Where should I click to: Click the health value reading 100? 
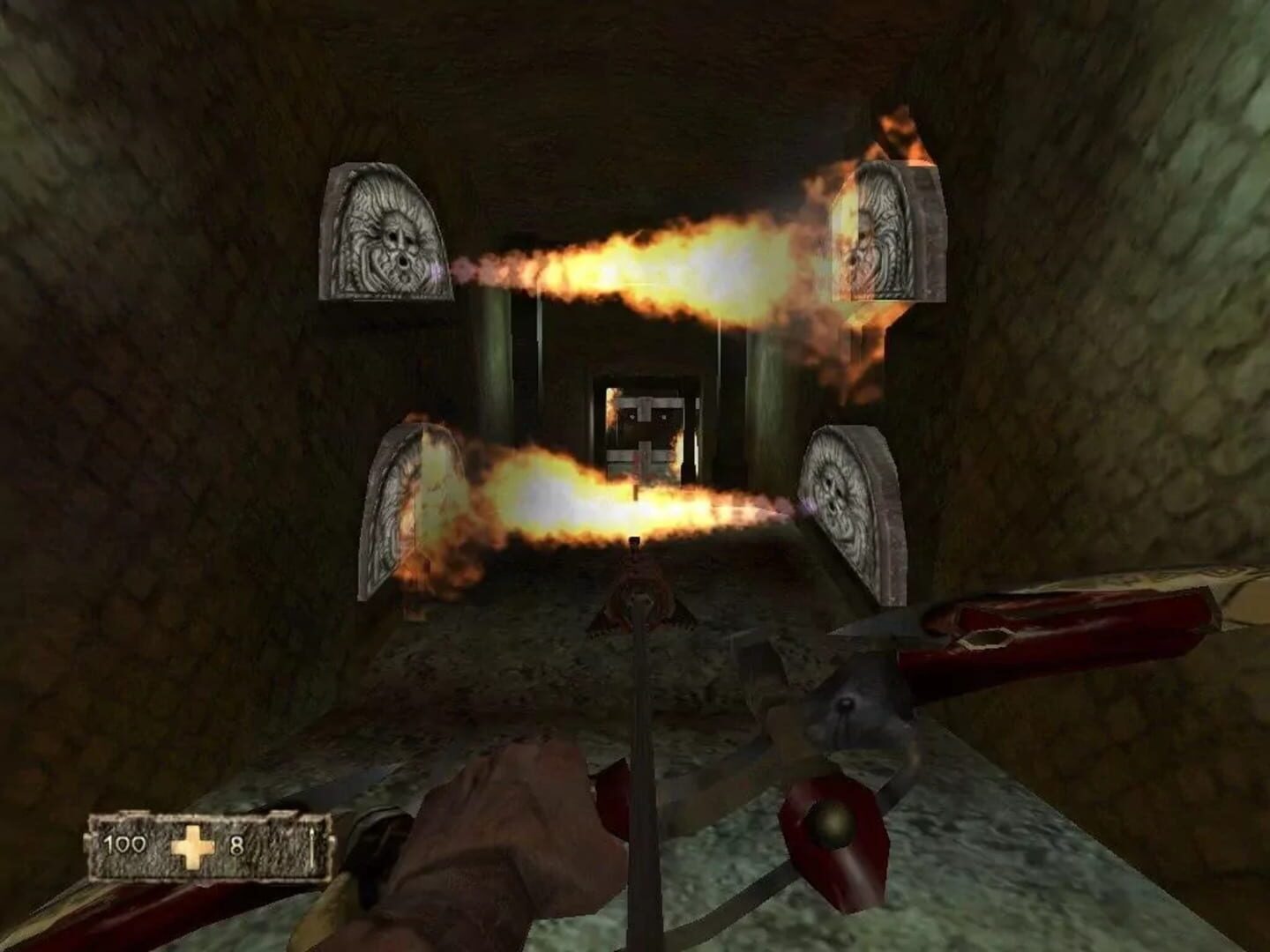coord(128,844)
